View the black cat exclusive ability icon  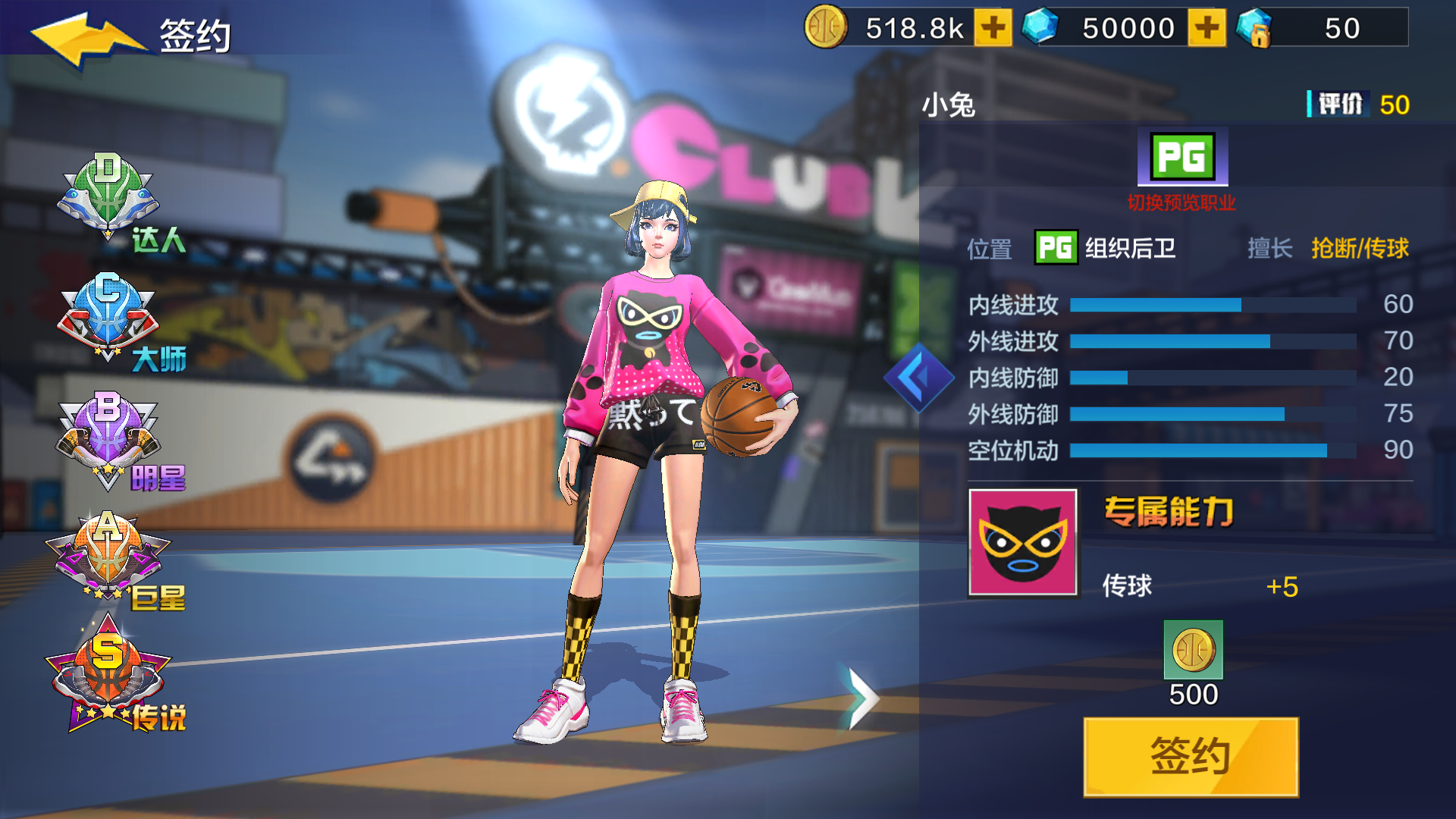click(x=1022, y=542)
